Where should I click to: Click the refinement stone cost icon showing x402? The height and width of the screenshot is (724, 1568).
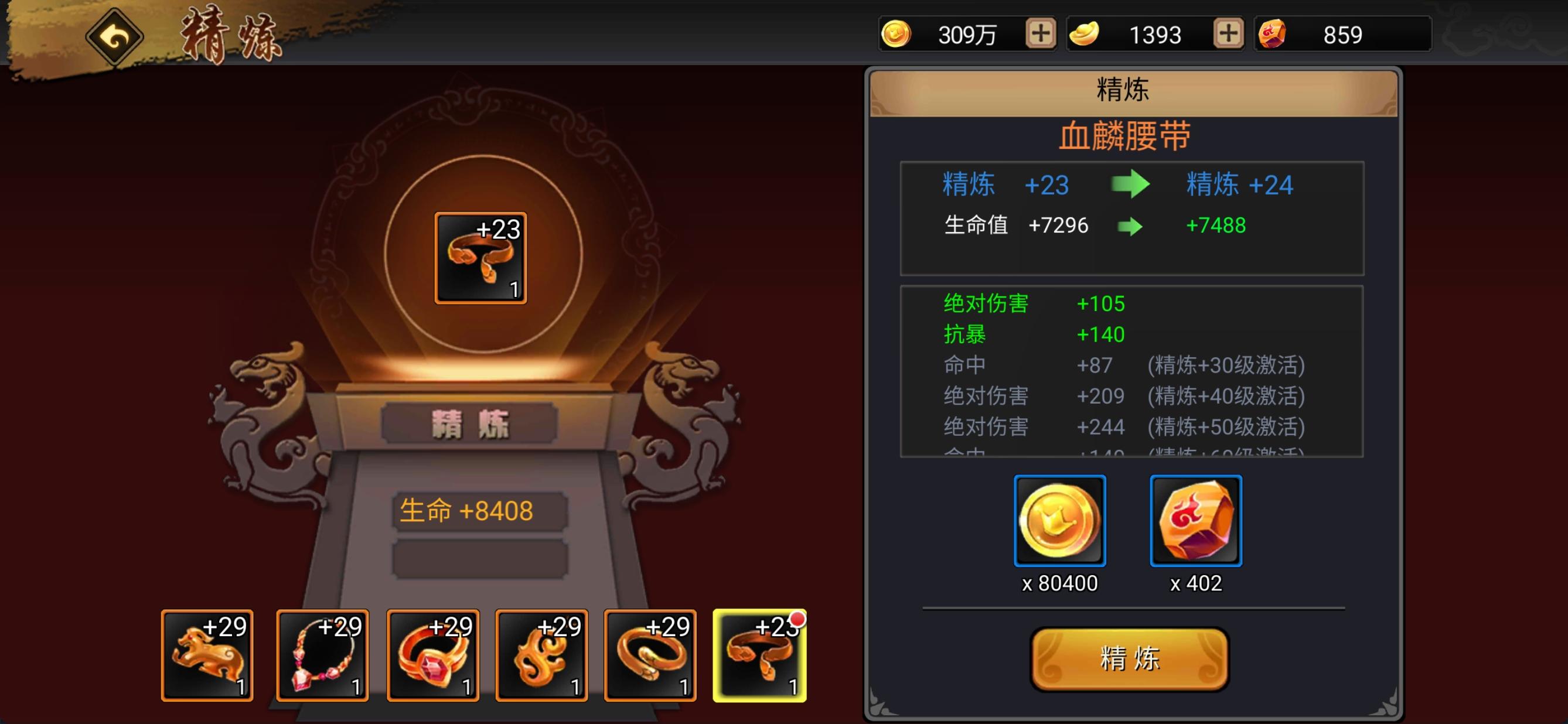click(1195, 522)
